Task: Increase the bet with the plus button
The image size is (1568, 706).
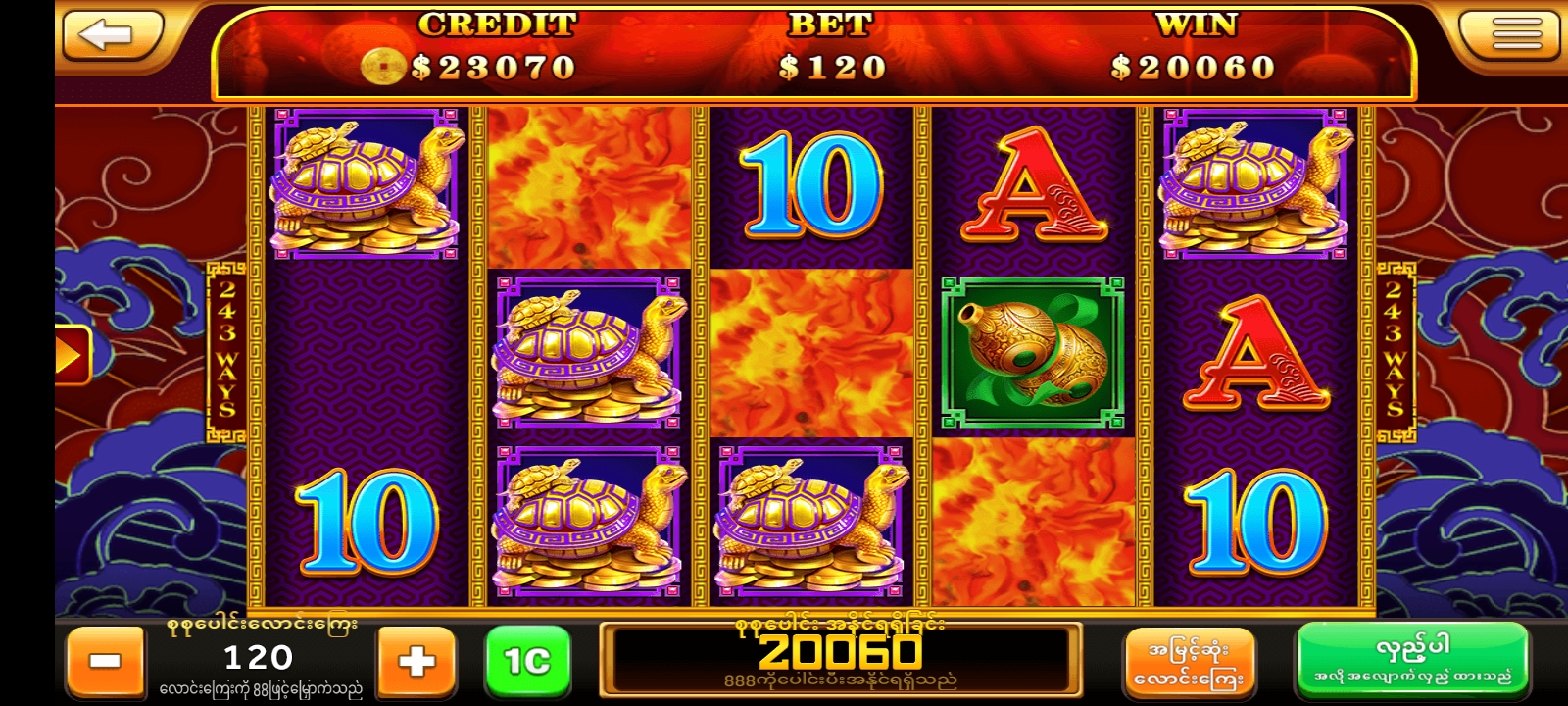Action: [416, 661]
